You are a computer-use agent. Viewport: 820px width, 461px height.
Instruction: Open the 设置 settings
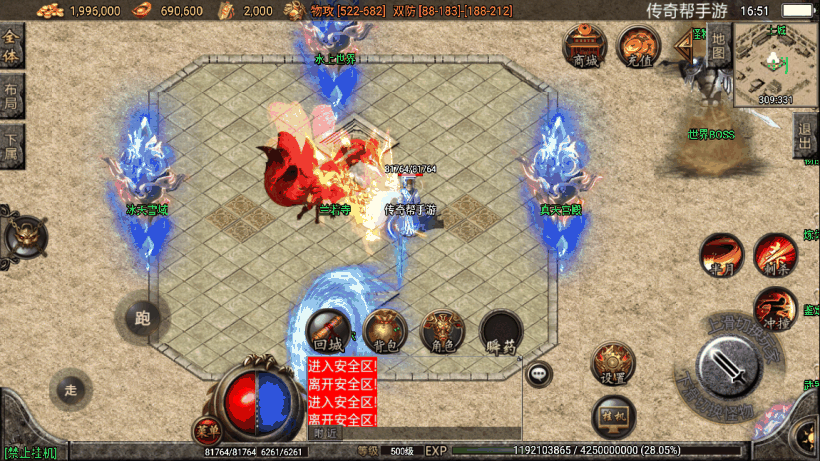pos(614,365)
